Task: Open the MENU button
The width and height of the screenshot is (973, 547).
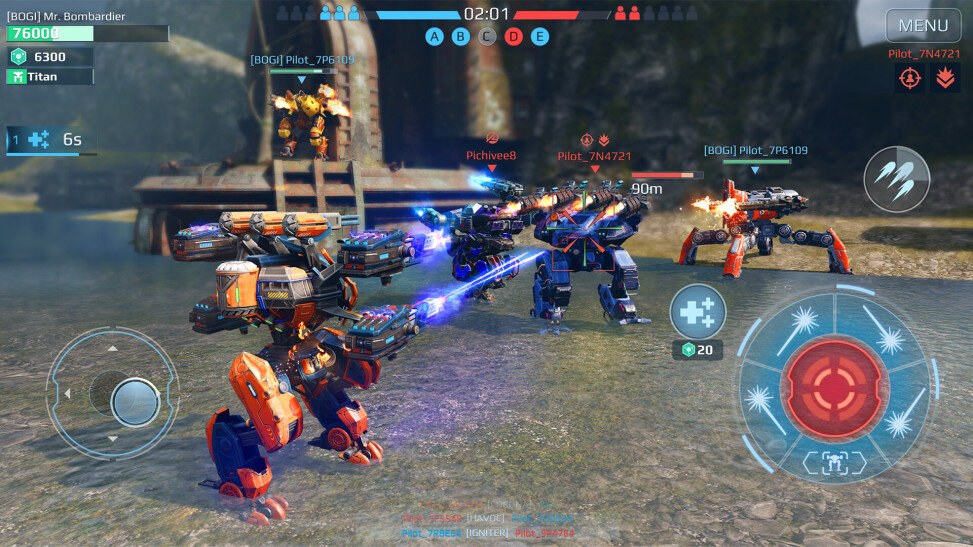Action: tap(922, 25)
